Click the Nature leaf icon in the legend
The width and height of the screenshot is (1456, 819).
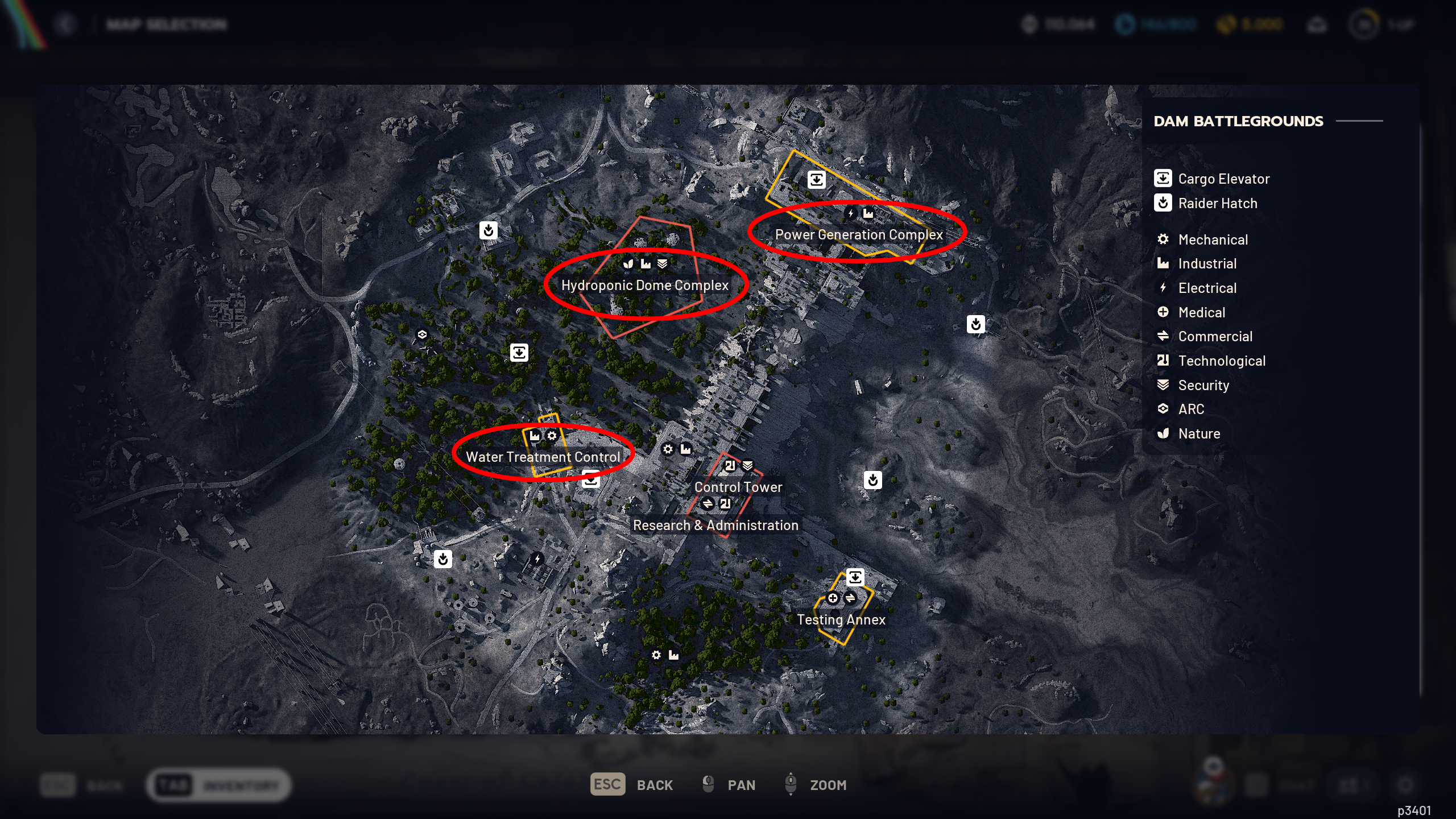(1163, 433)
